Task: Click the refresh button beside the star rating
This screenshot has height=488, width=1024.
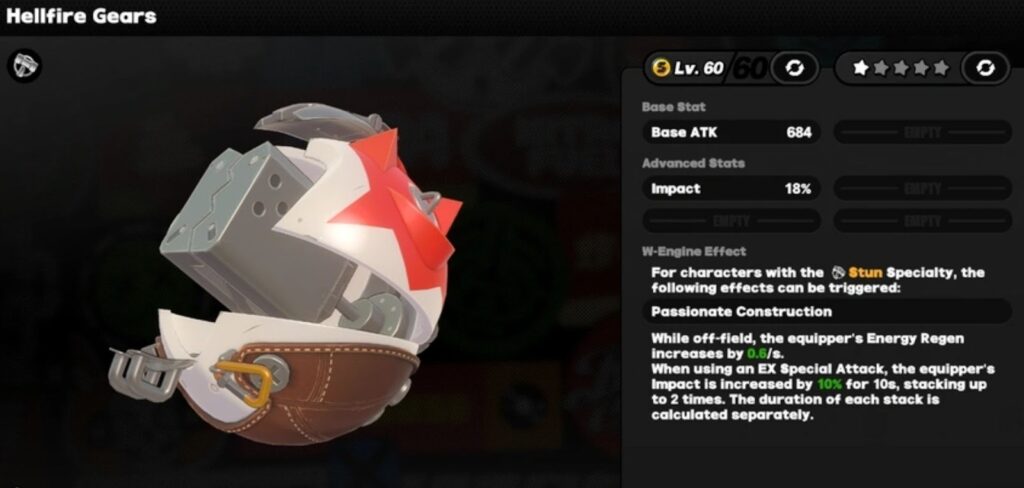Action: [x=984, y=68]
